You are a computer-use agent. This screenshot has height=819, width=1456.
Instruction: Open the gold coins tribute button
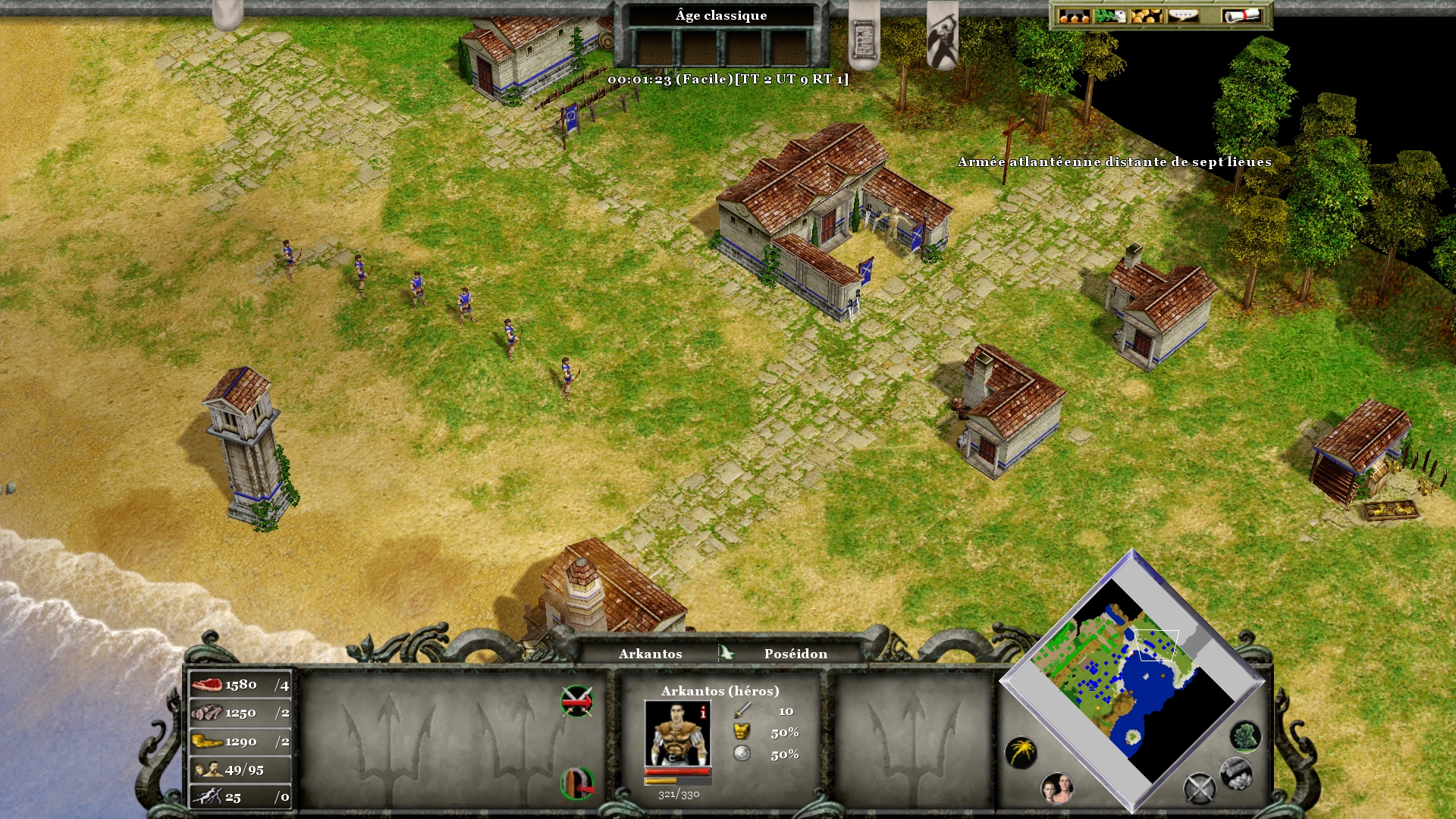point(1146,16)
